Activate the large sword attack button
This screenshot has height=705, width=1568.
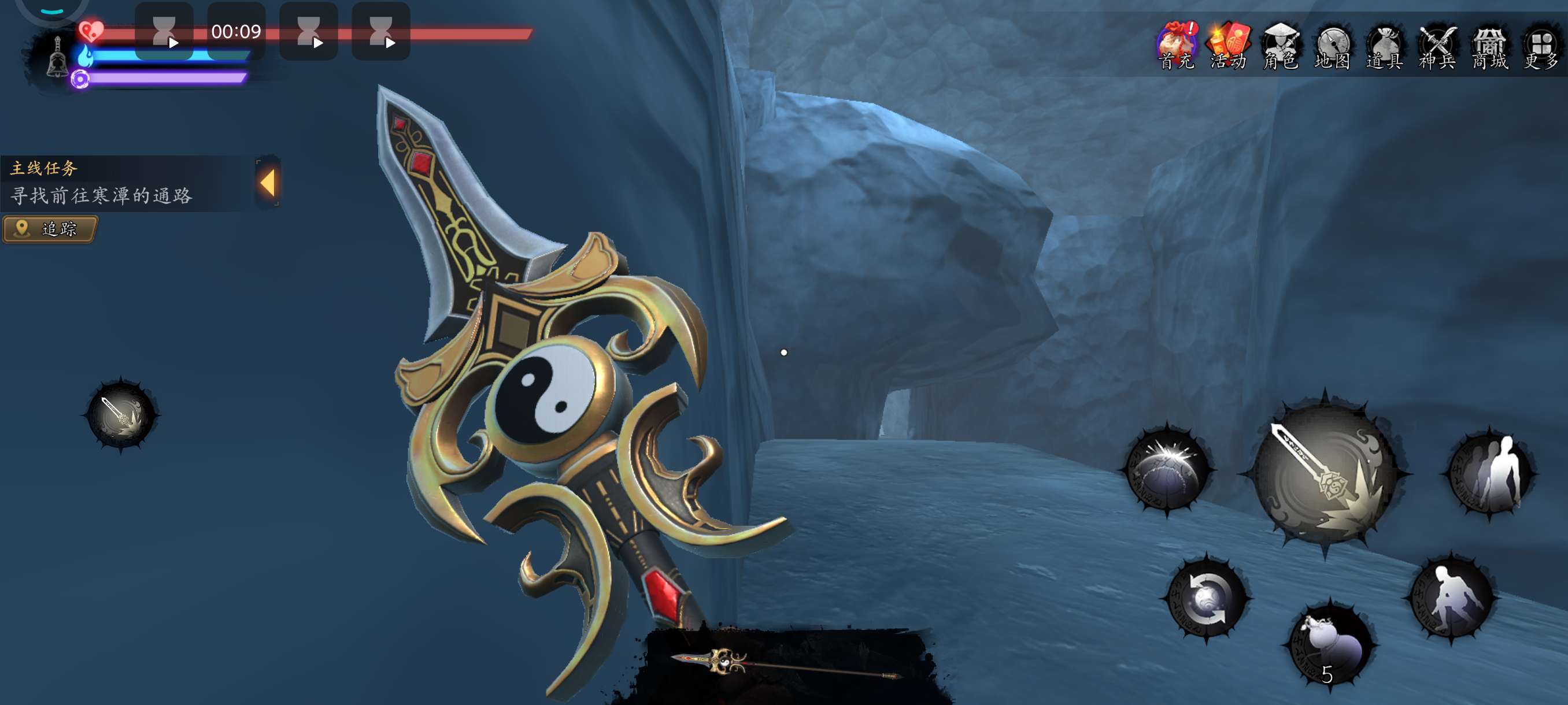click(x=1325, y=473)
